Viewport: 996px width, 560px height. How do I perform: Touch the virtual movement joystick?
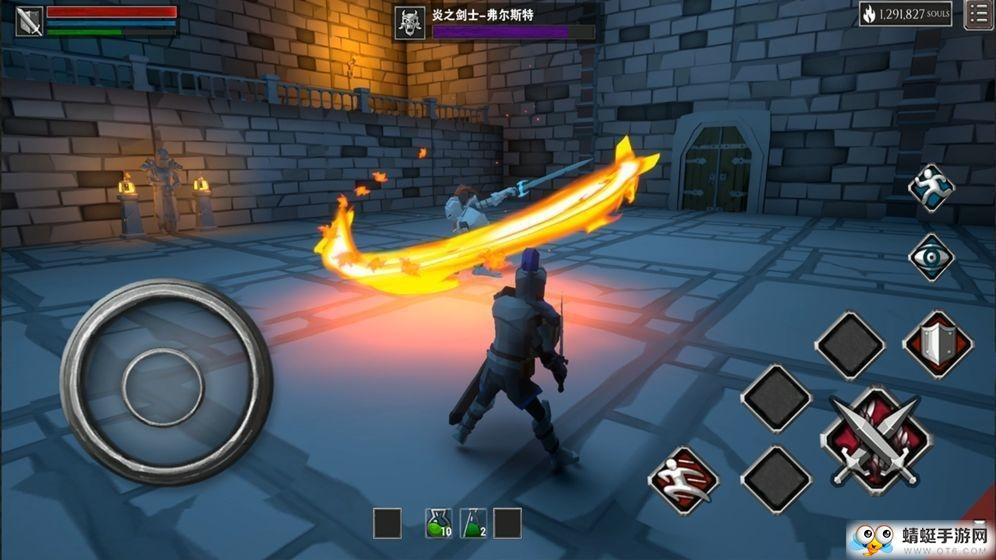click(x=165, y=383)
